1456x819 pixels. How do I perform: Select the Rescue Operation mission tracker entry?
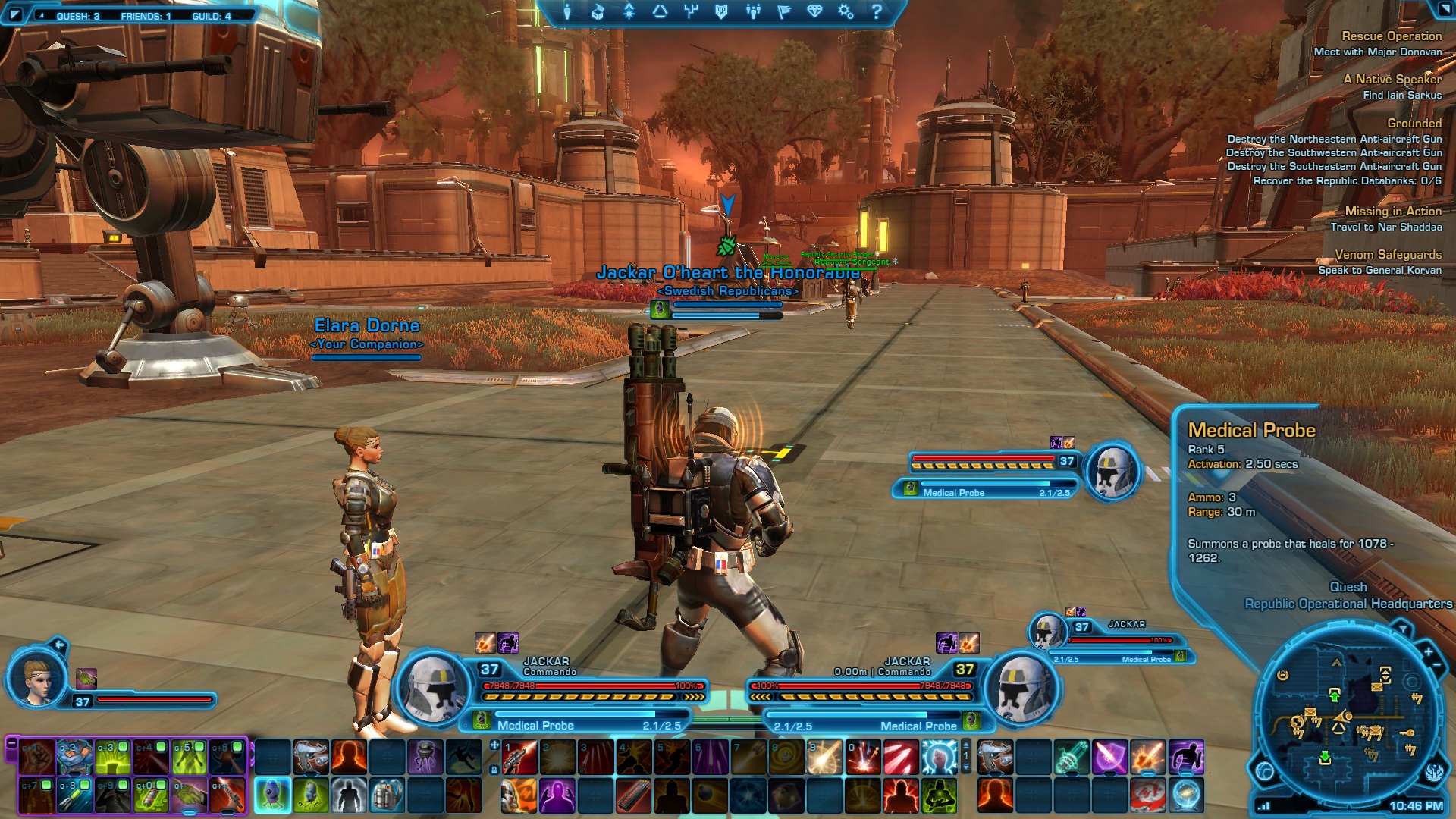pyautogui.click(x=1391, y=36)
